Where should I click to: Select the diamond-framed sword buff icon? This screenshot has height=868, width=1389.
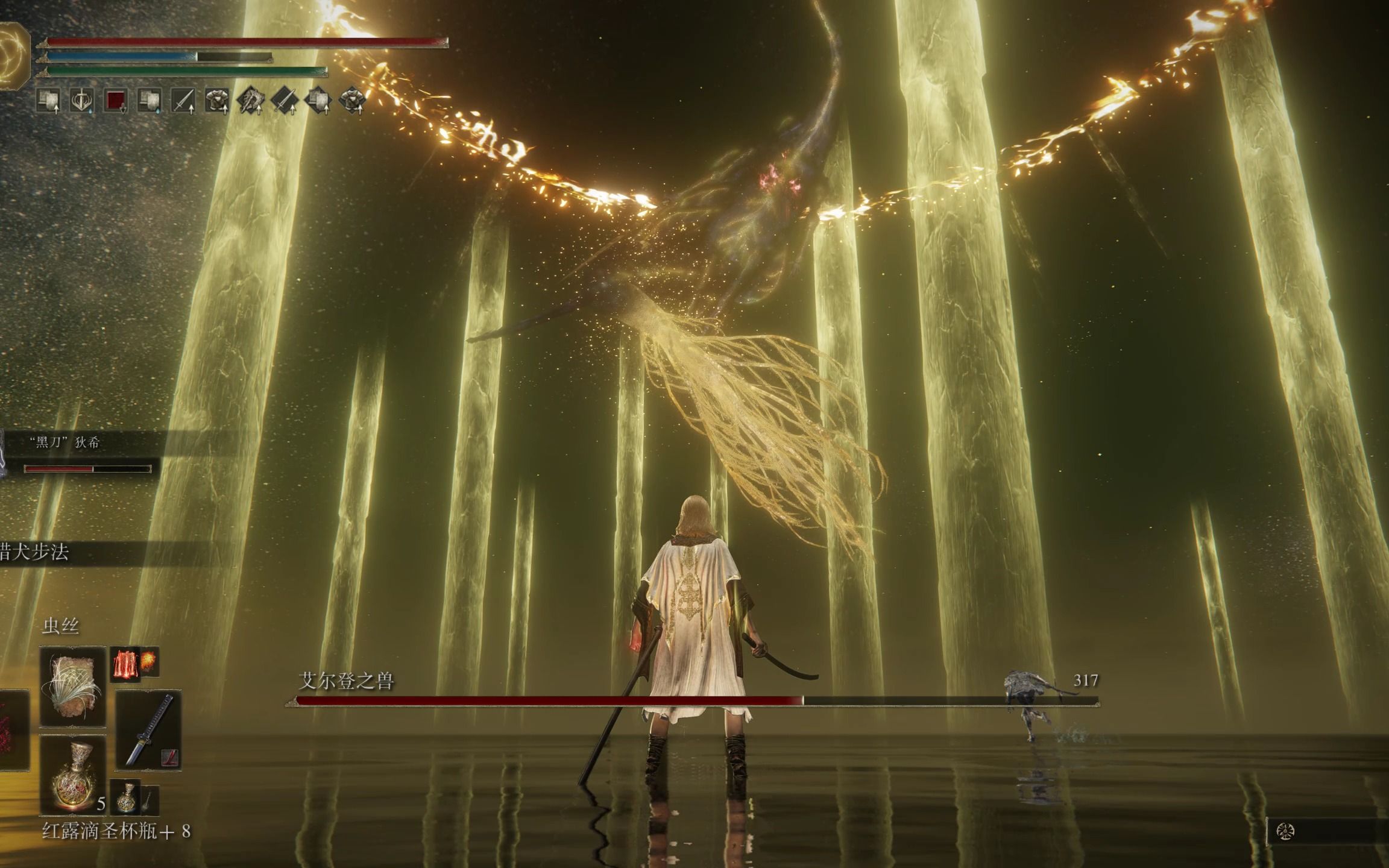tap(285, 101)
